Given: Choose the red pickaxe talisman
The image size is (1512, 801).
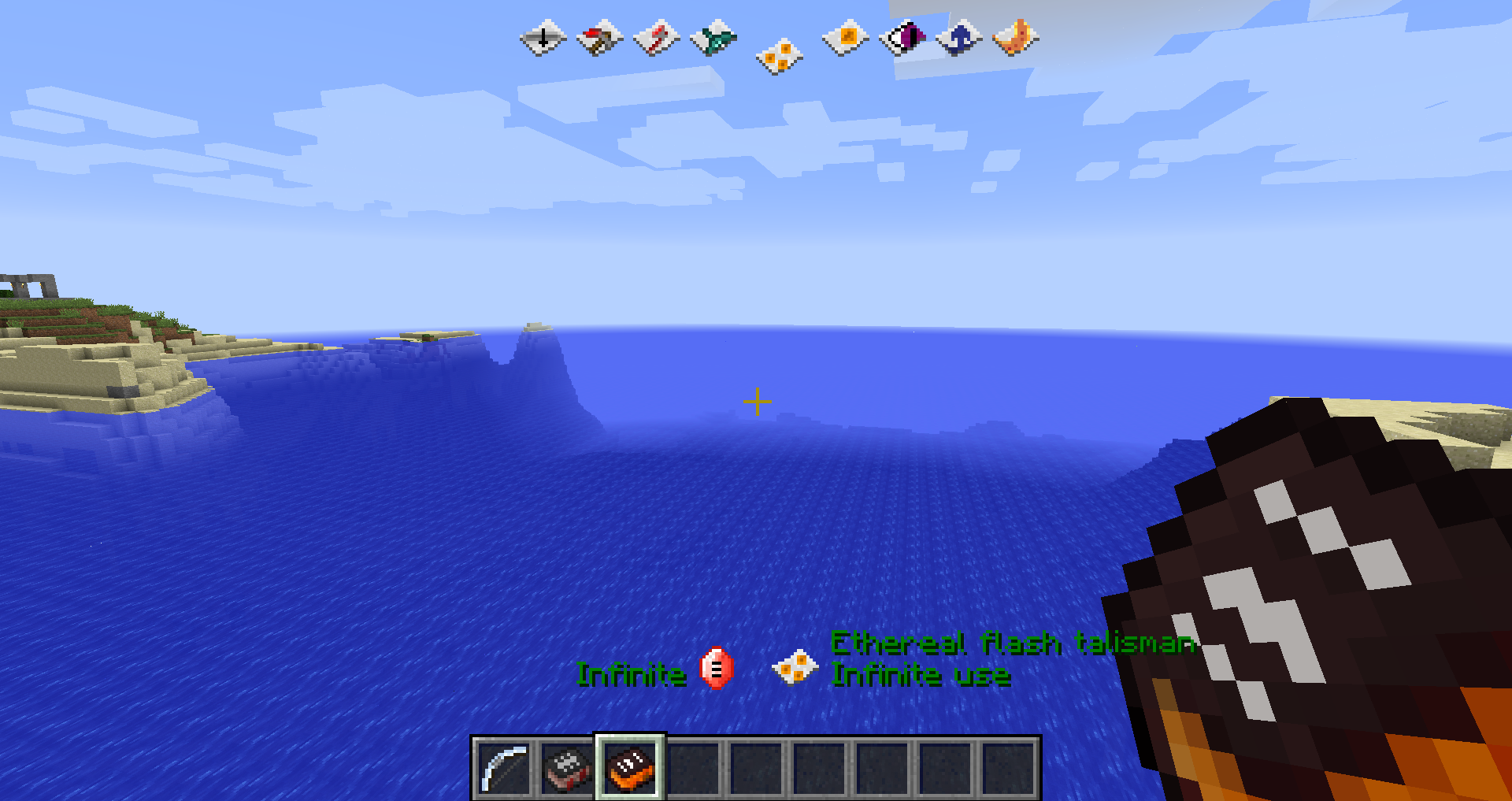Looking at the screenshot, I should tap(599, 38).
